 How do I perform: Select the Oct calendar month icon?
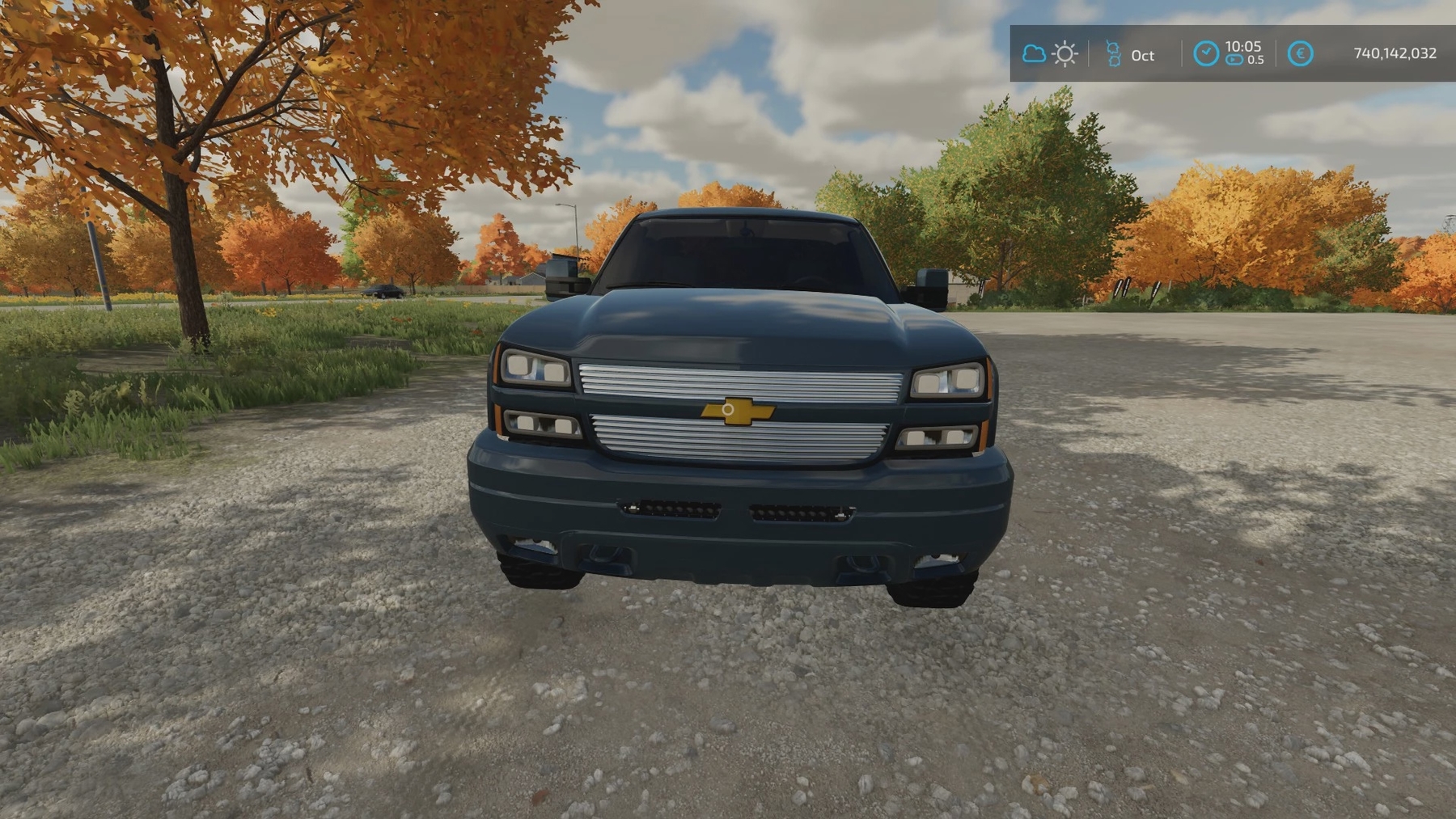(x=1113, y=54)
